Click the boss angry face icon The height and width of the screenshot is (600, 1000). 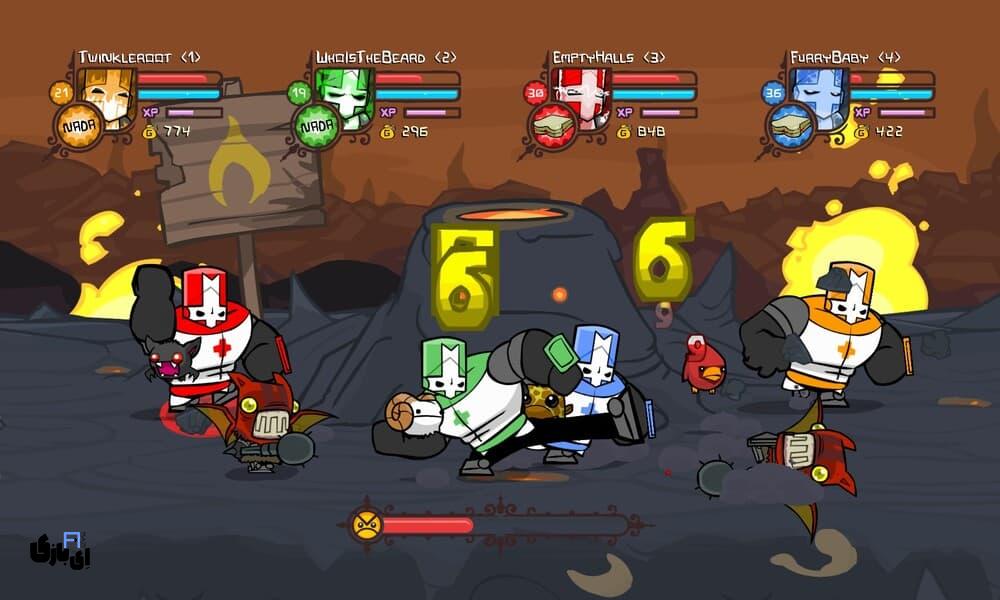tap(366, 524)
